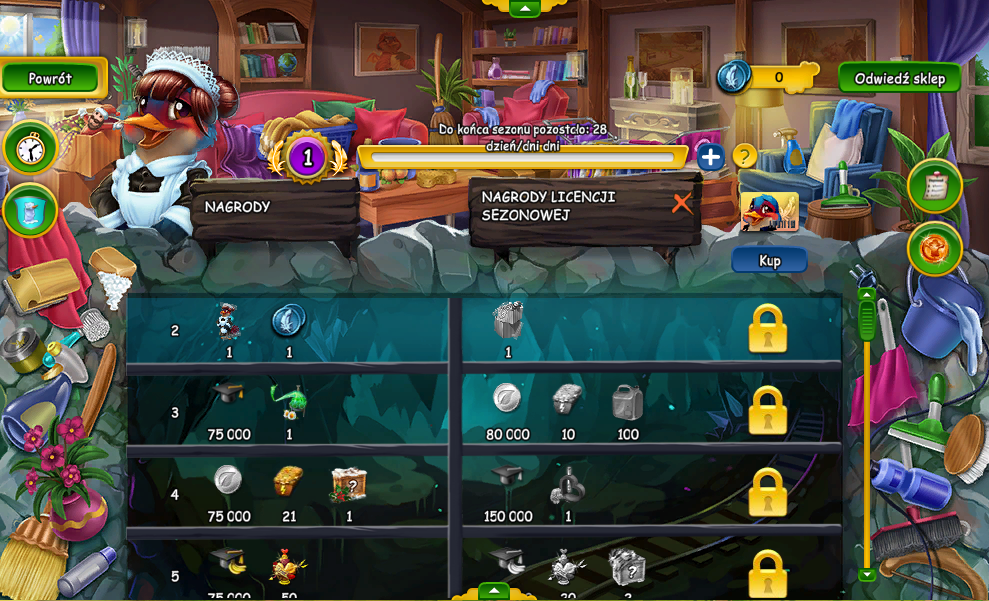Viewport: 989px width, 601px height.
Task: Click the bottom green arrow tab
Action: [x=494, y=591]
